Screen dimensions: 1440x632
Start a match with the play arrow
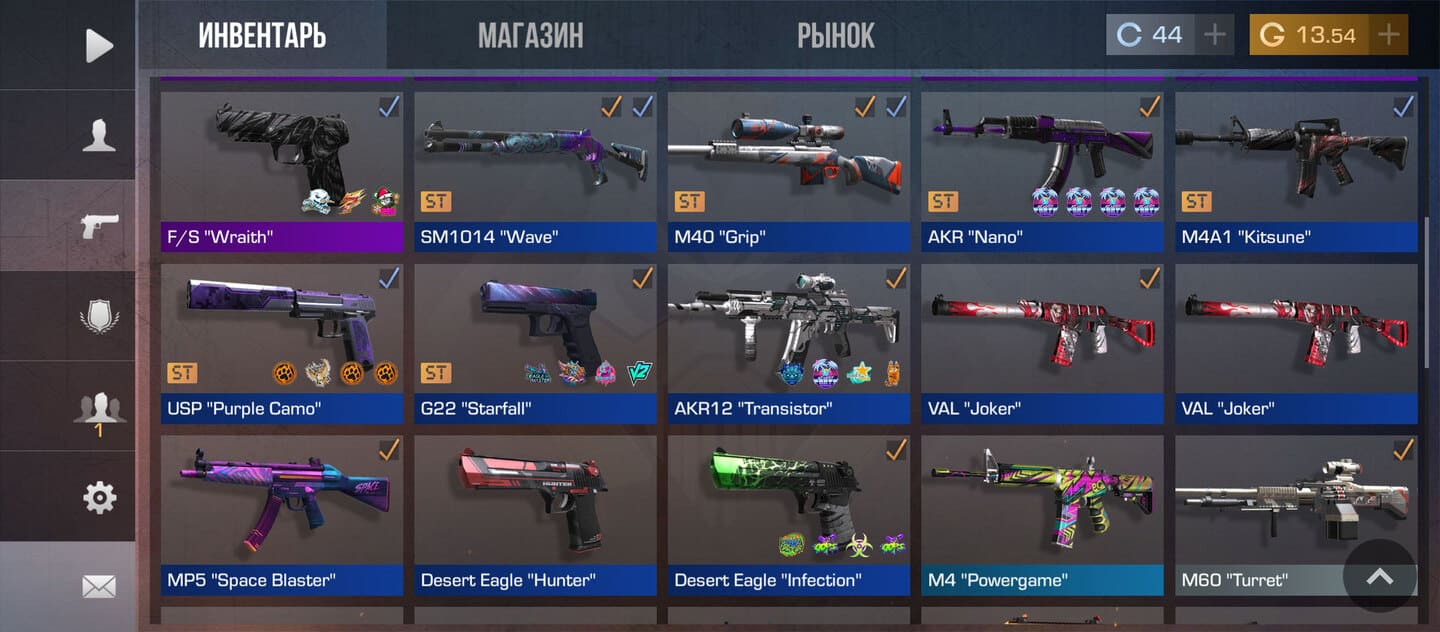click(x=98, y=45)
